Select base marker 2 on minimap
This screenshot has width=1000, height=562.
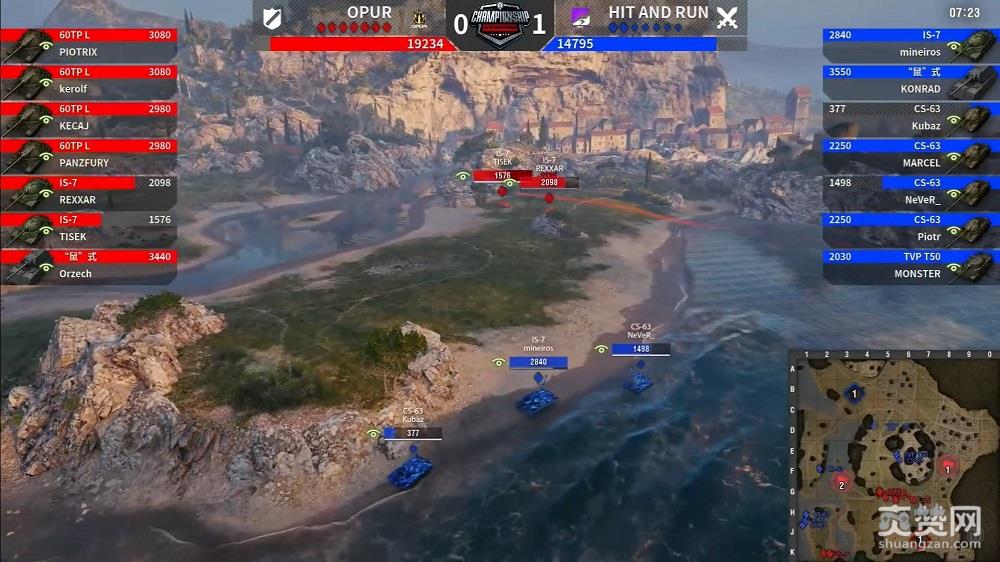click(842, 485)
